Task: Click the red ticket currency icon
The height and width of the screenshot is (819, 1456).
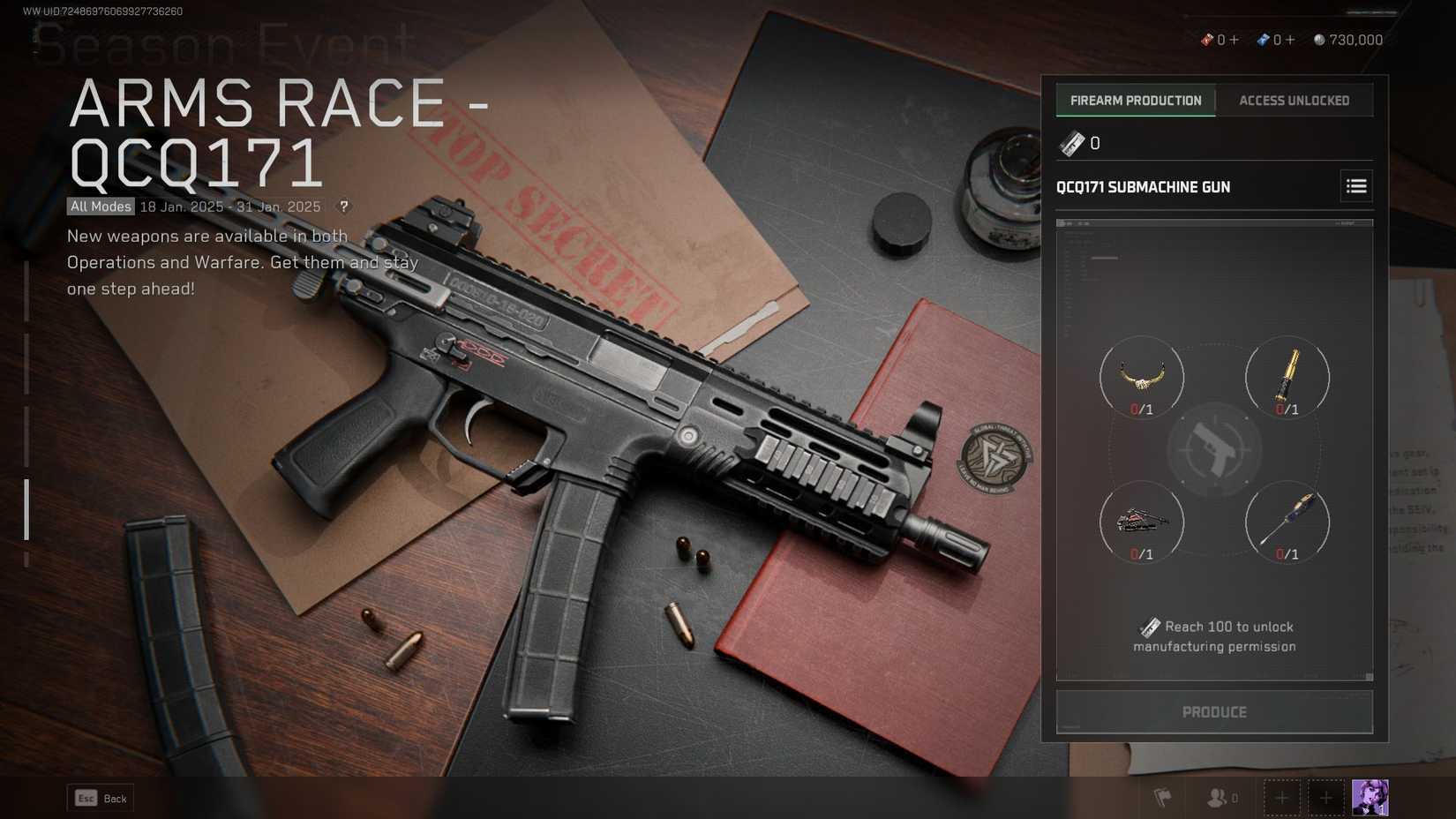Action: click(x=1207, y=39)
